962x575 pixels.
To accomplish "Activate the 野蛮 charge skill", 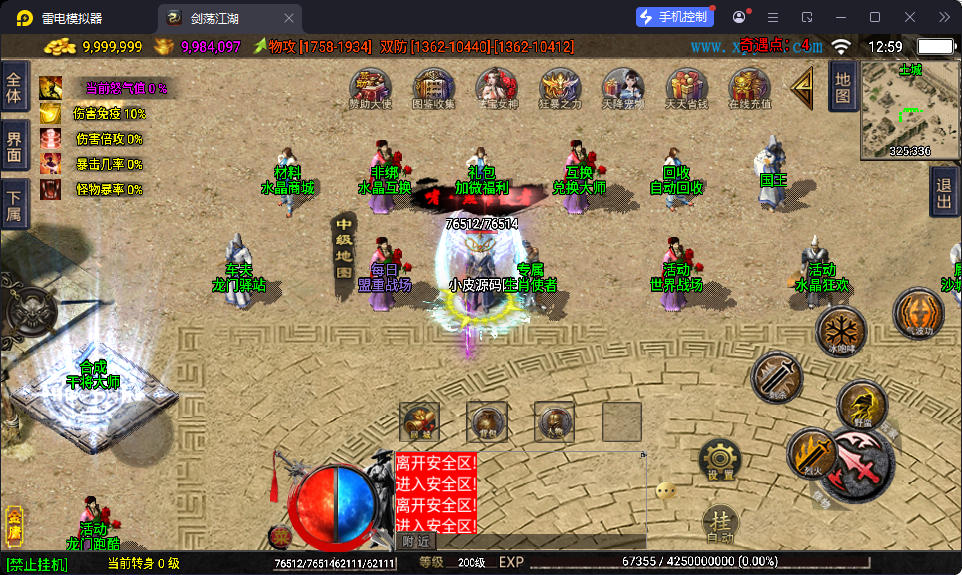I will click(860, 404).
